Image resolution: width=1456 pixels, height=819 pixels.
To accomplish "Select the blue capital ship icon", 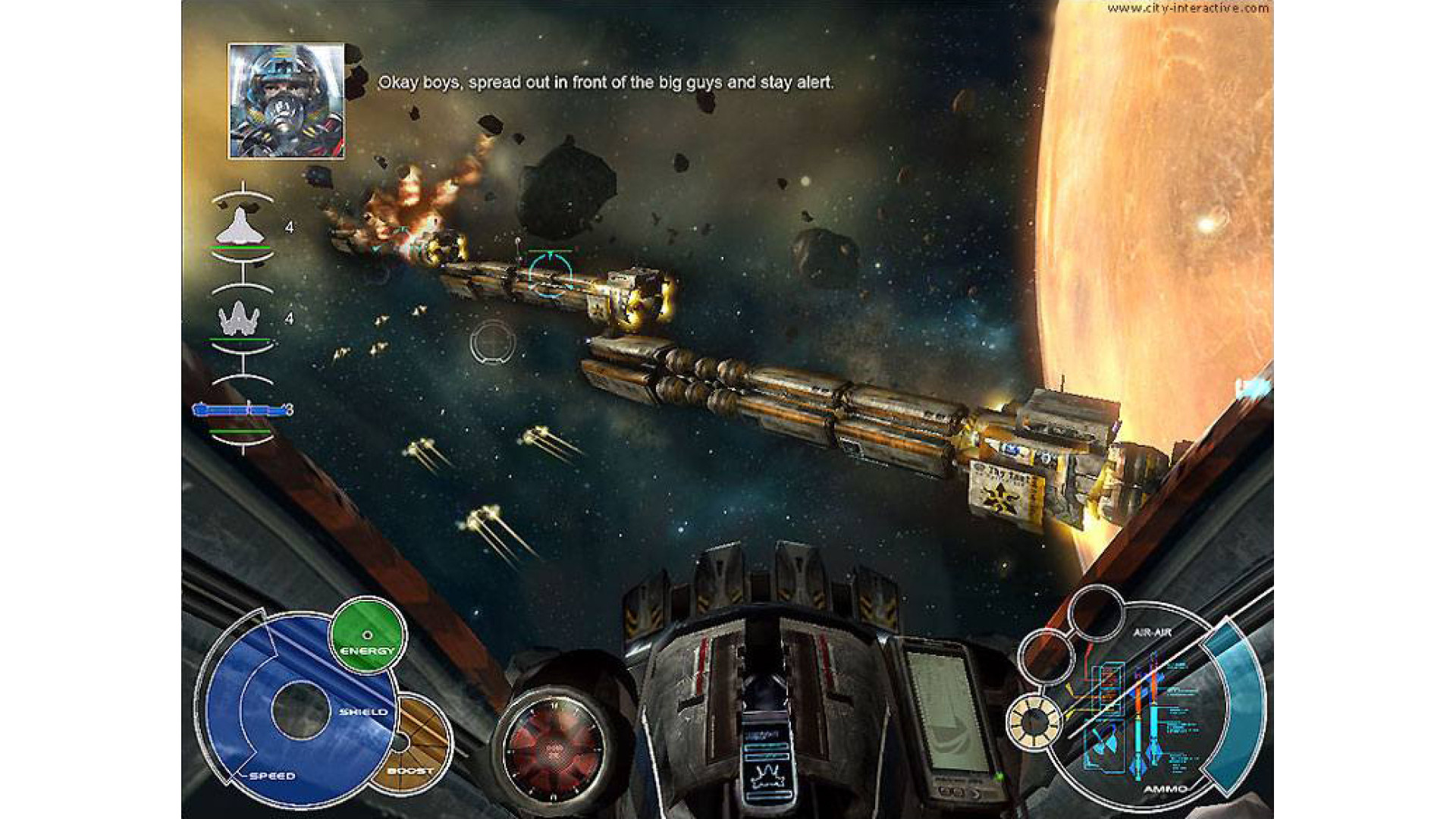I will click(x=240, y=410).
